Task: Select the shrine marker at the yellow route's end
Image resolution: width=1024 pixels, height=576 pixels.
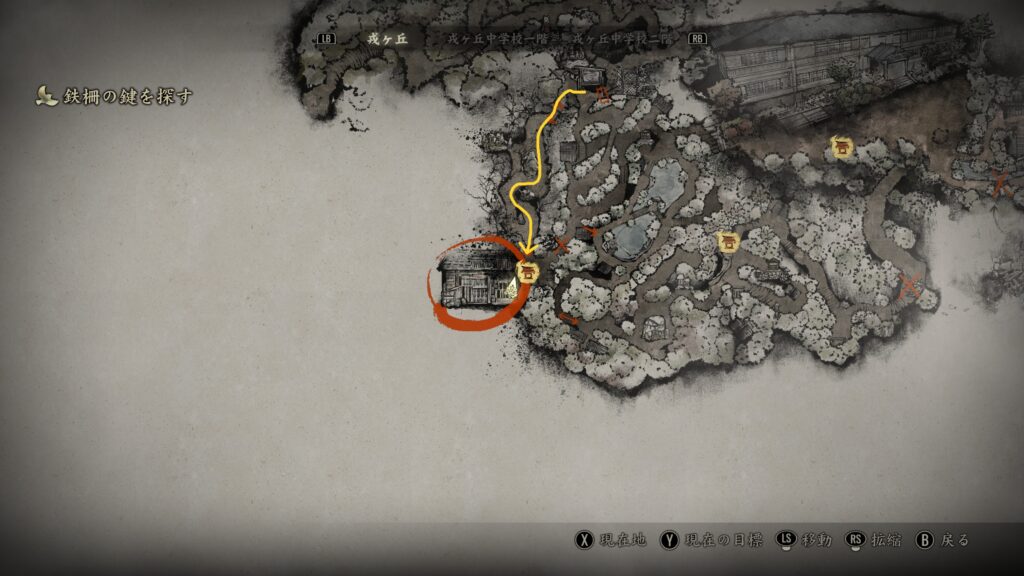Action: coord(527,271)
